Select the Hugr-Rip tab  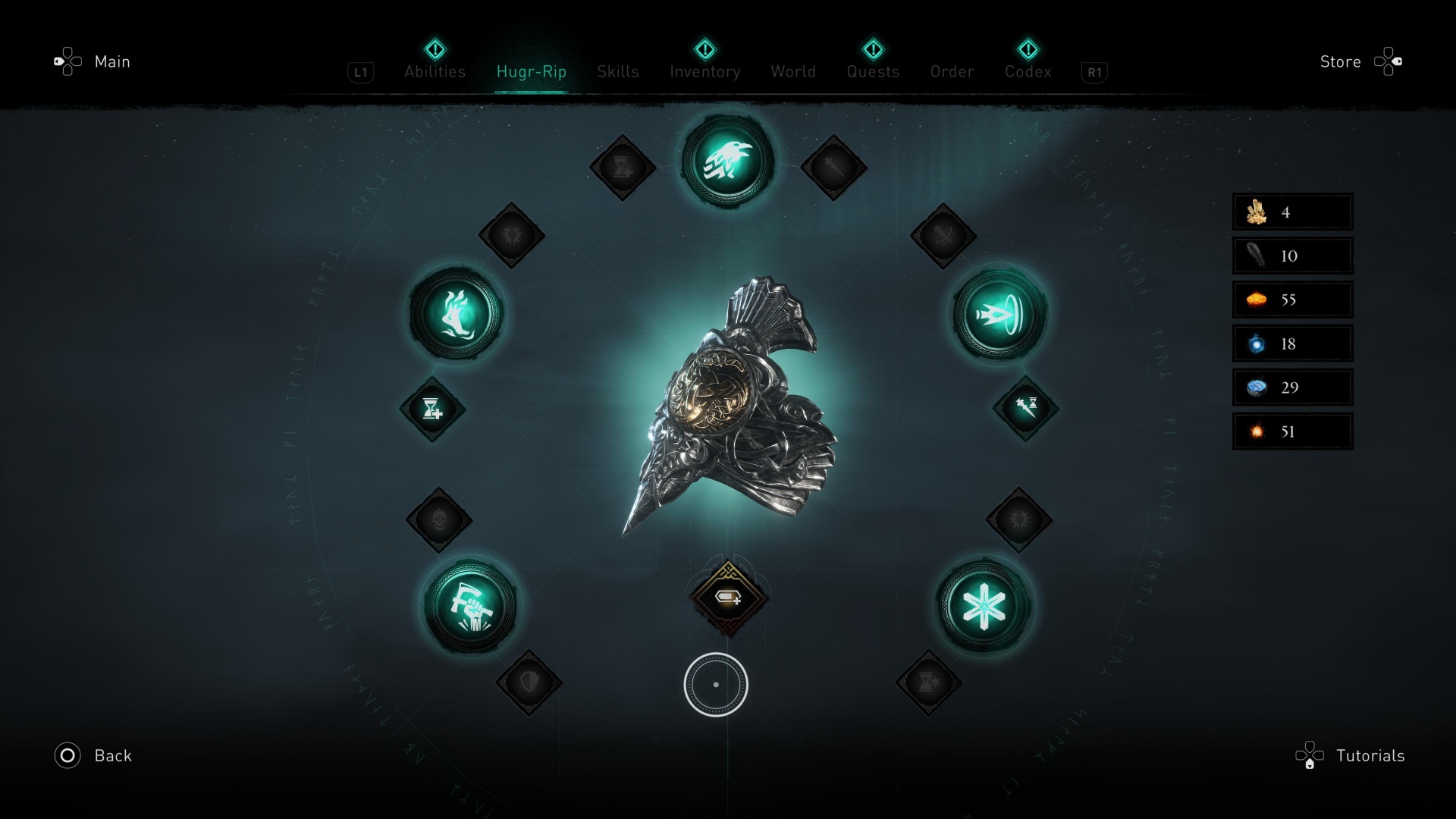(x=531, y=71)
